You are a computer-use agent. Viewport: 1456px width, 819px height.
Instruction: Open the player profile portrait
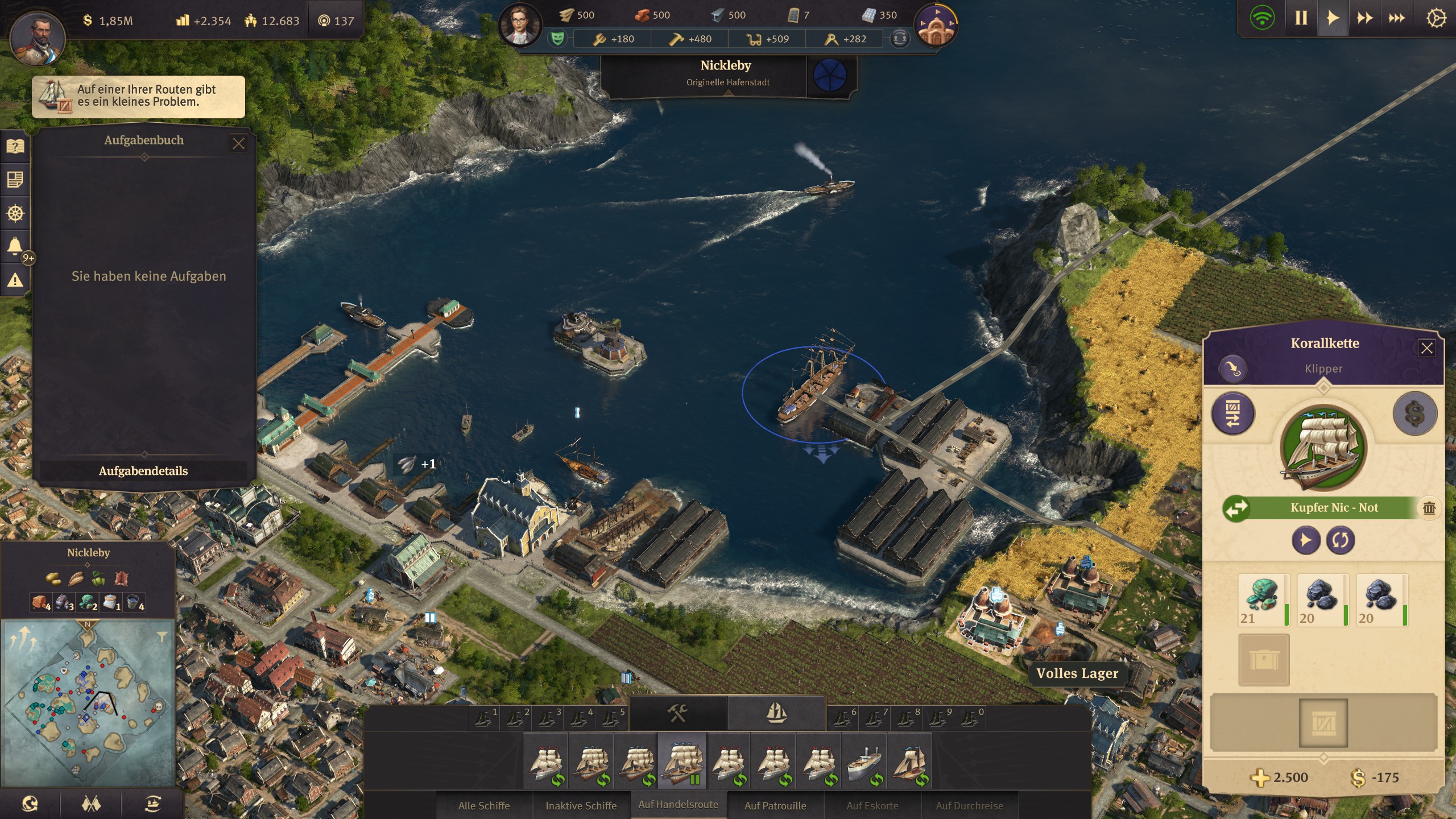(x=38, y=36)
